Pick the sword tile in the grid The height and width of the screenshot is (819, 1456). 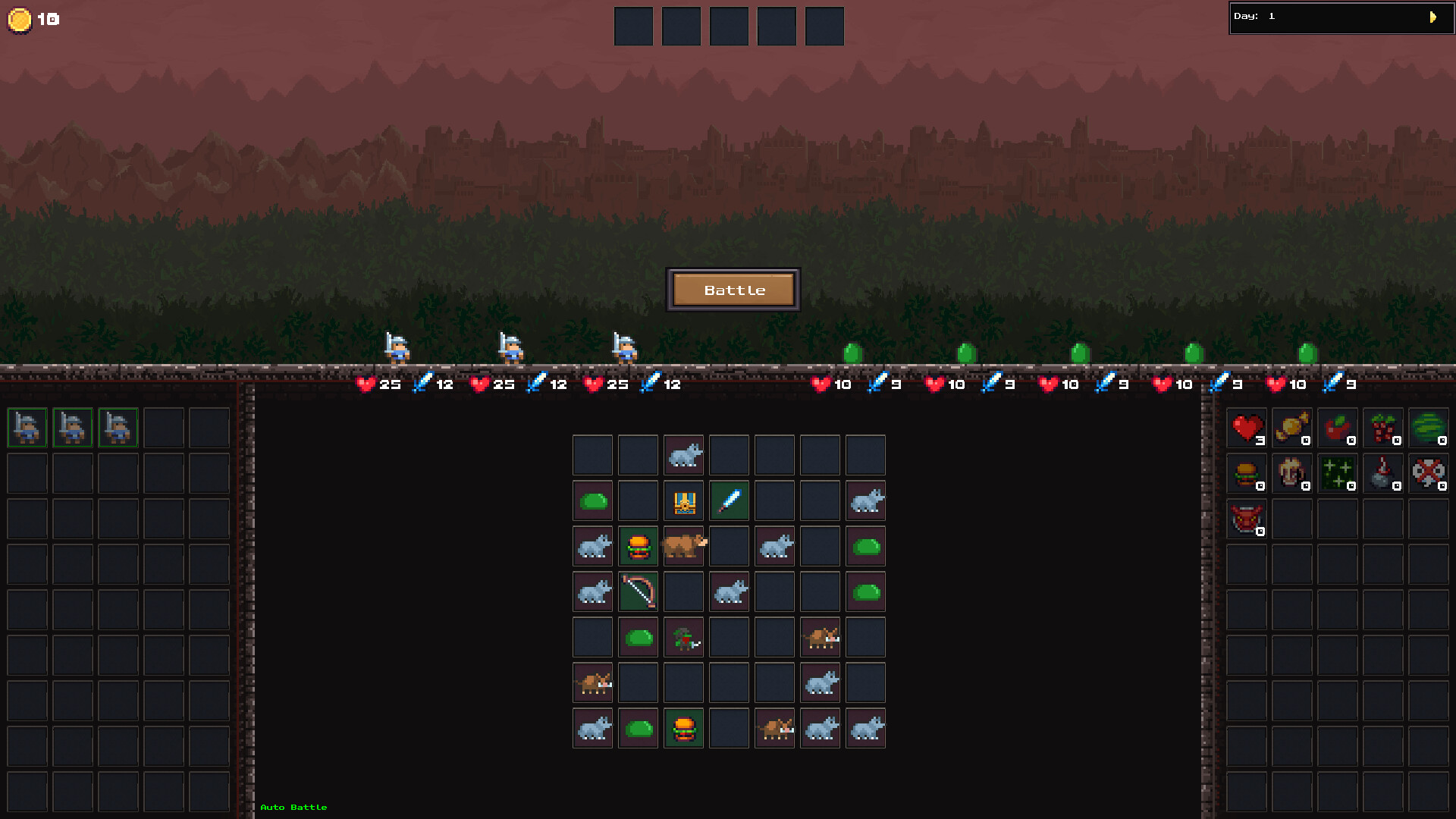click(728, 500)
